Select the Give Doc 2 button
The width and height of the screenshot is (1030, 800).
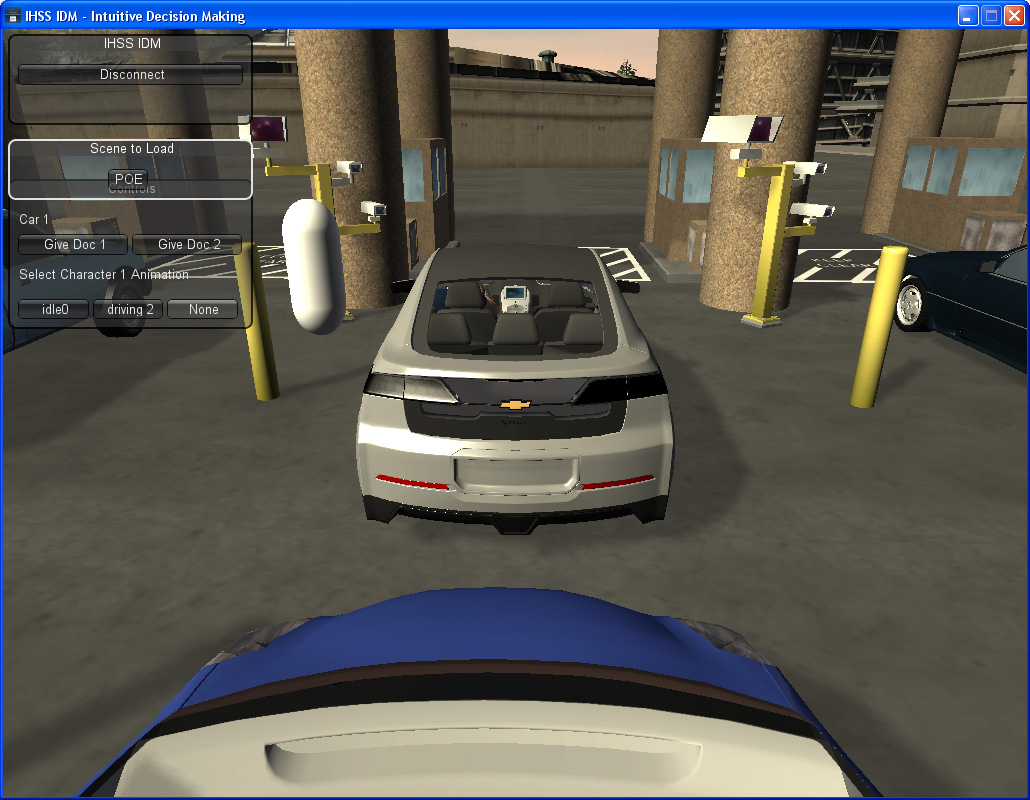tap(188, 245)
